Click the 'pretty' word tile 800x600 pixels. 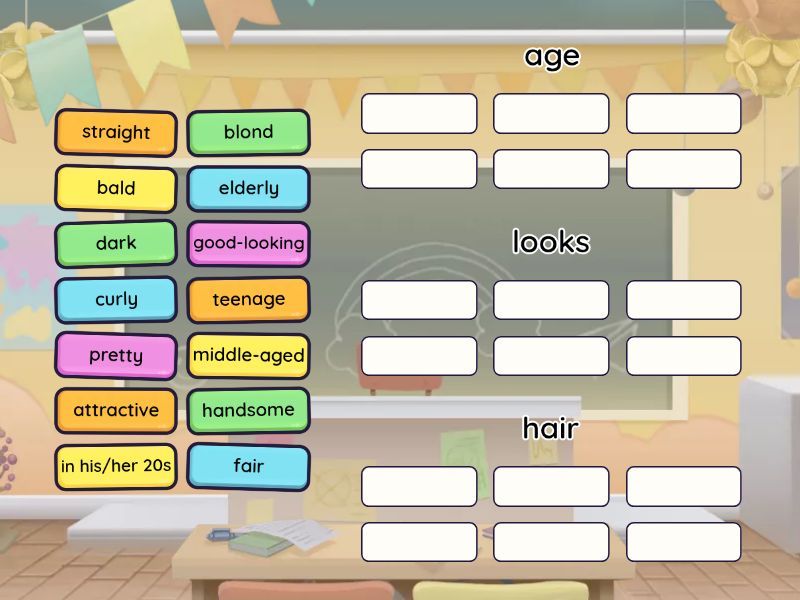click(x=116, y=355)
